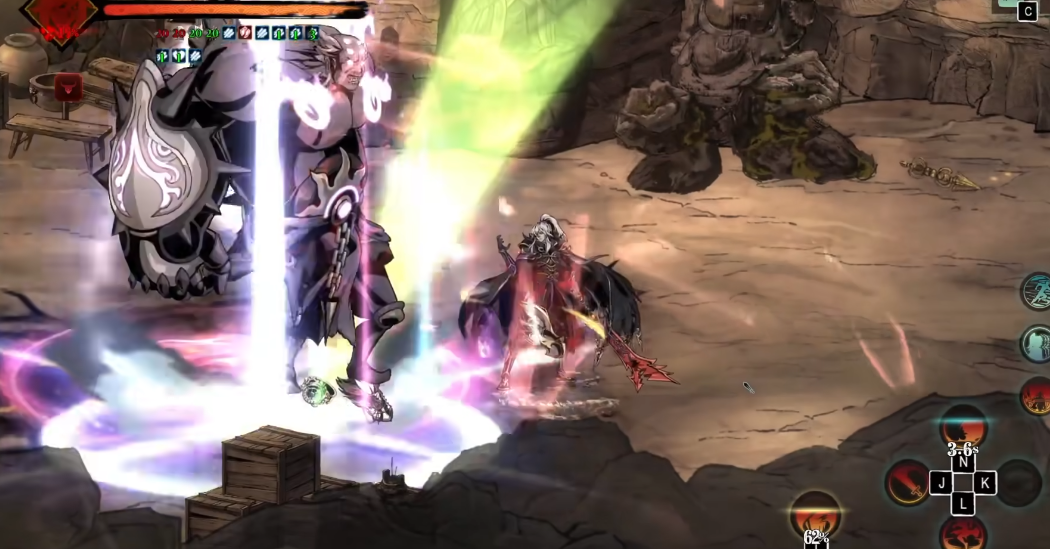Click the red boss portrait diamond
Viewport: 1050px width, 549px height.
[59, 10]
